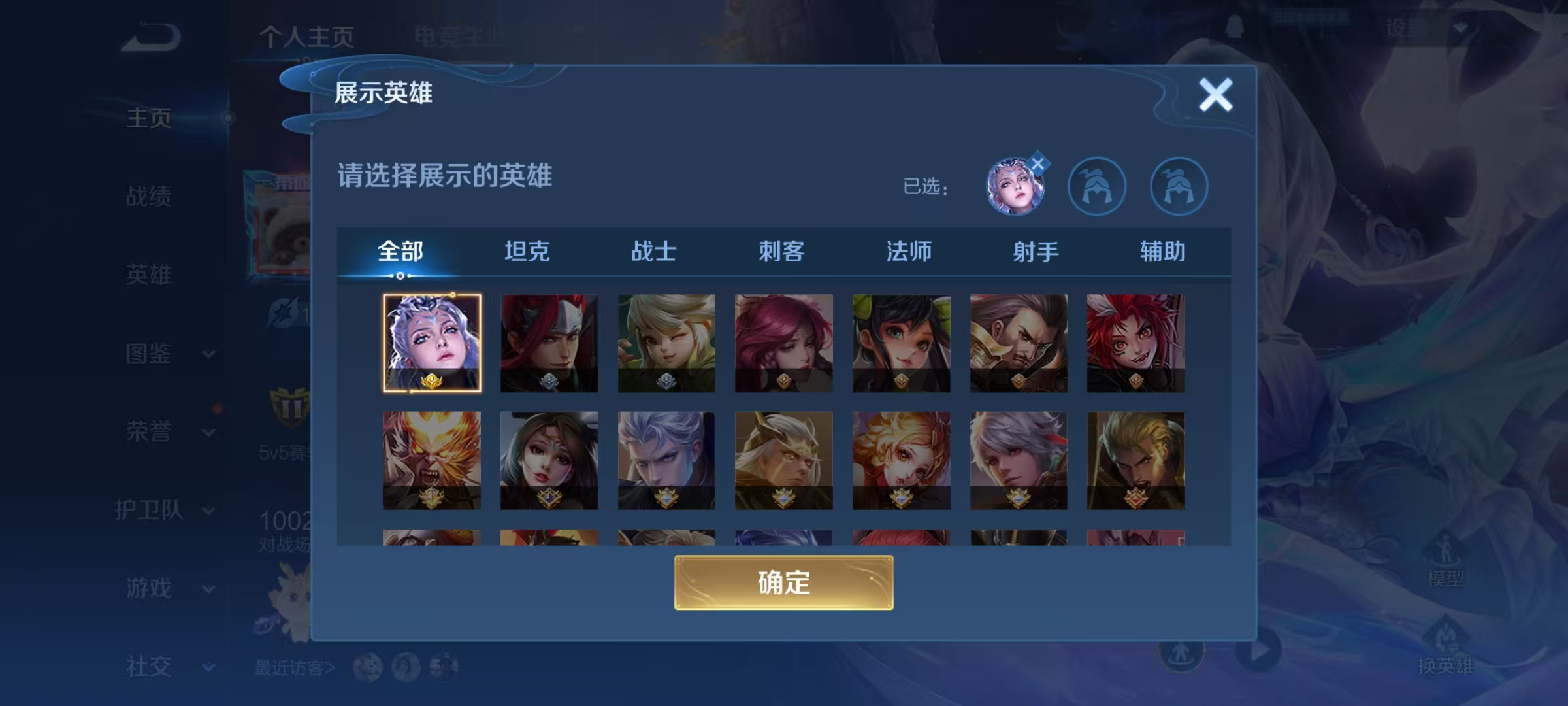The width and height of the screenshot is (1568, 706).
Task: Select the fiery monkey hero in the second row
Action: coord(432,461)
